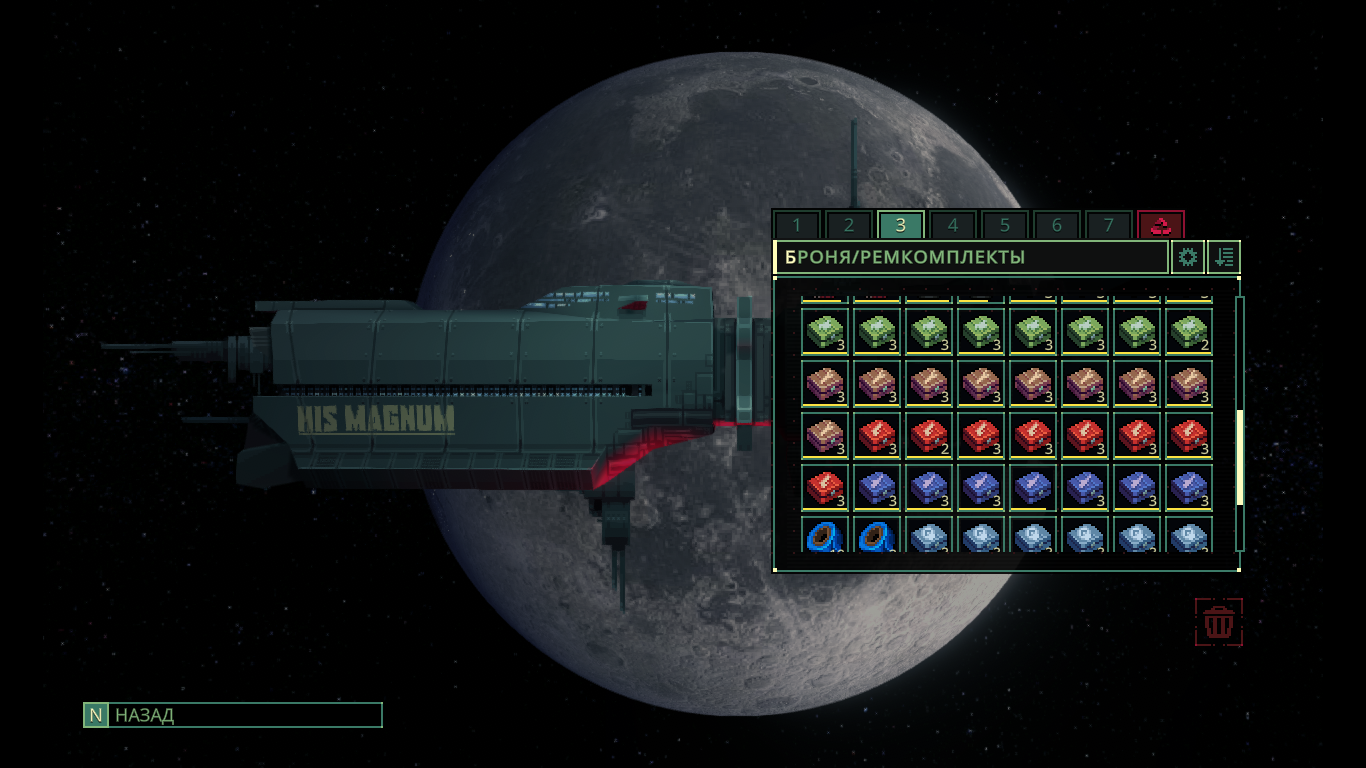Open storage tab 6

(1057, 225)
